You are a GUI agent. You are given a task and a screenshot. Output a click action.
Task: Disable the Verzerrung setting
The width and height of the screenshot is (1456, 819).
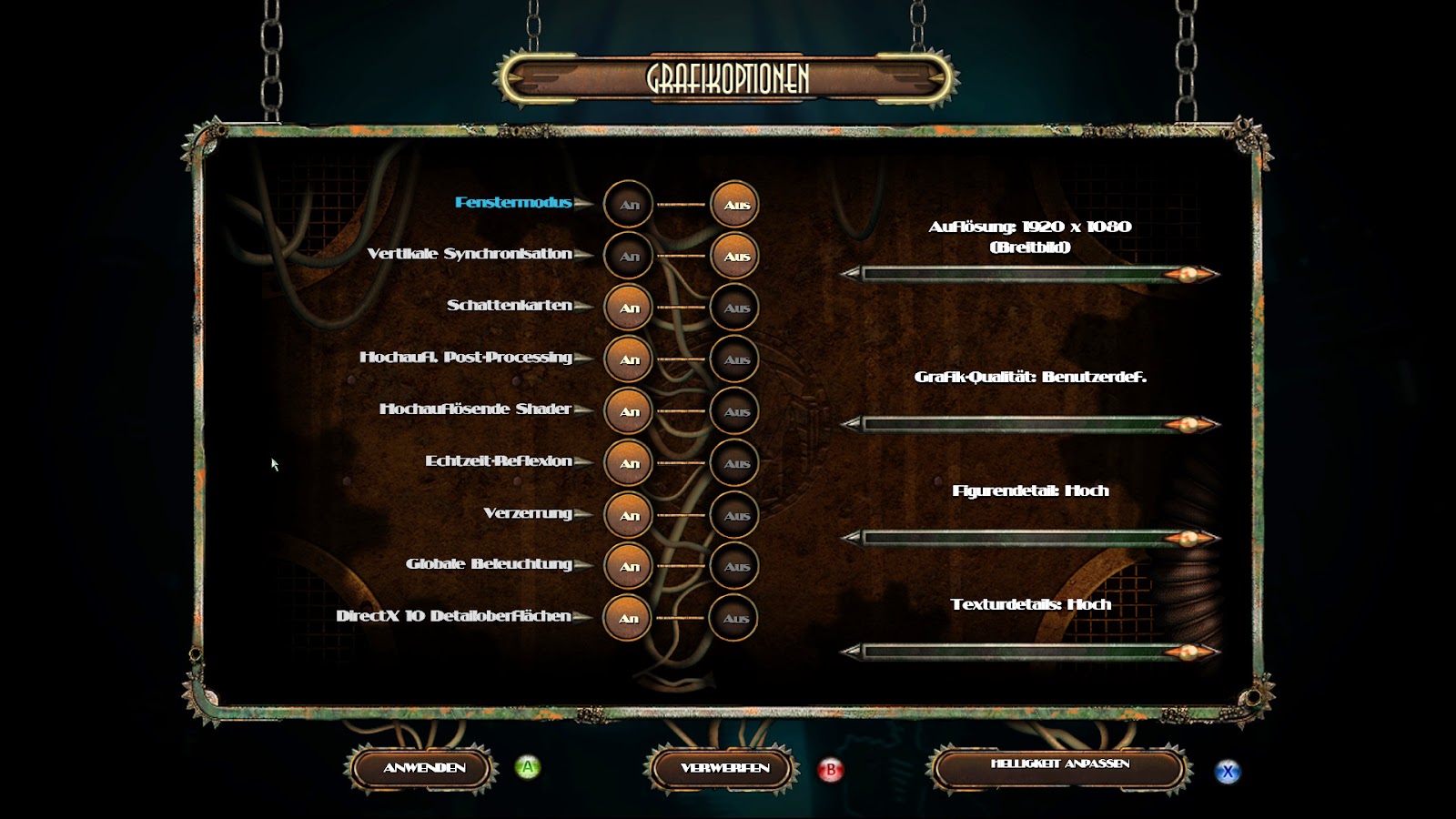[x=733, y=515]
